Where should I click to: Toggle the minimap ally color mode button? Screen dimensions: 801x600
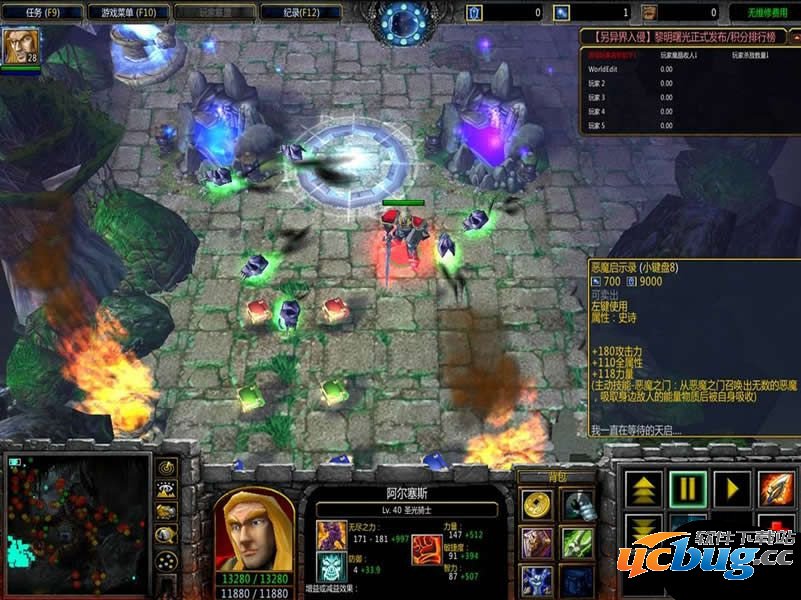[166, 513]
